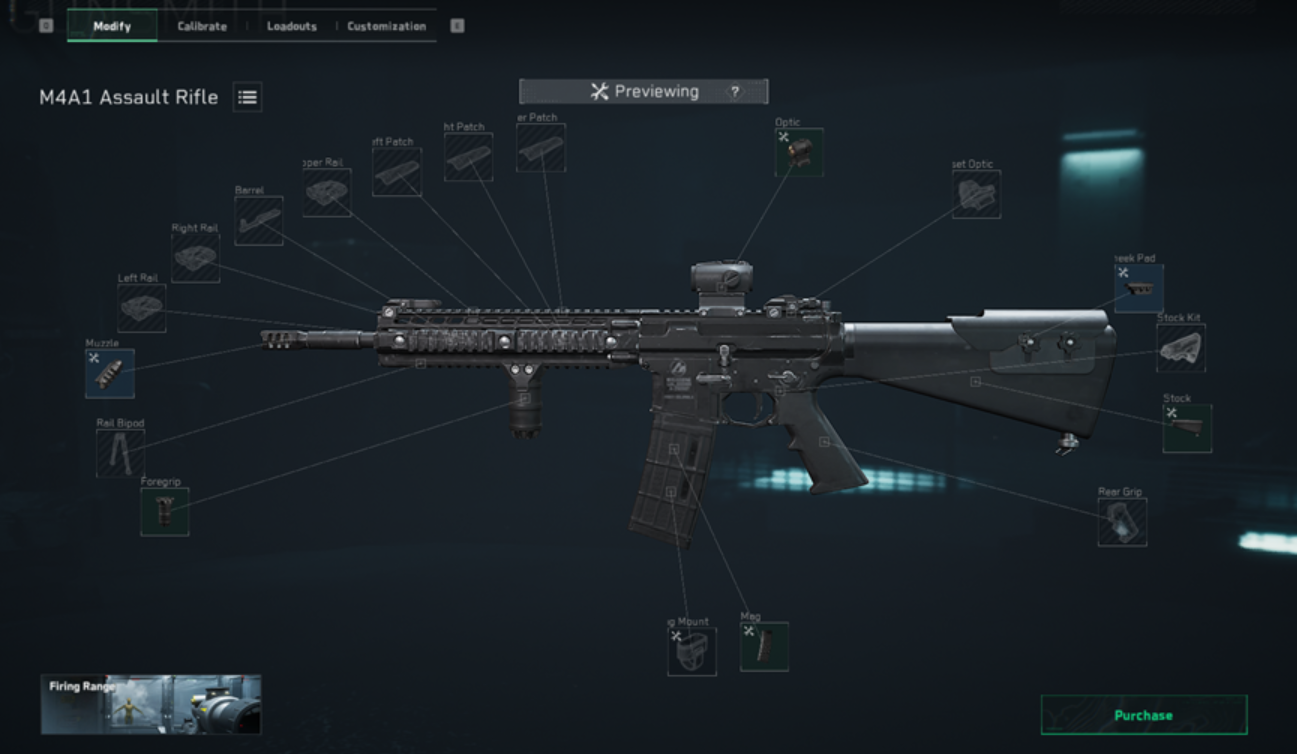Open the Muzzle attachment slot
The height and width of the screenshot is (754, 1297).
click(x=110, y=375)
